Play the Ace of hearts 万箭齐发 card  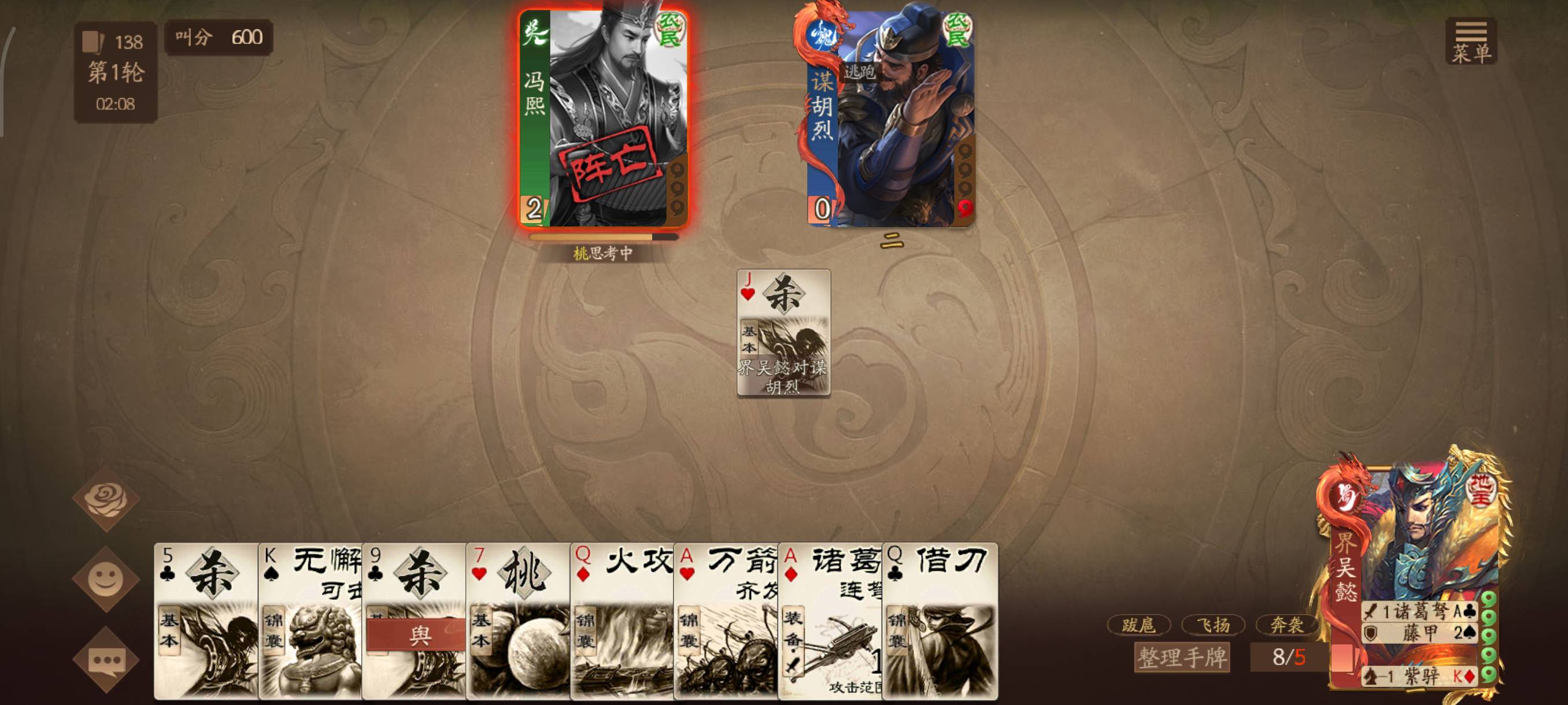(x=726, y=621)
